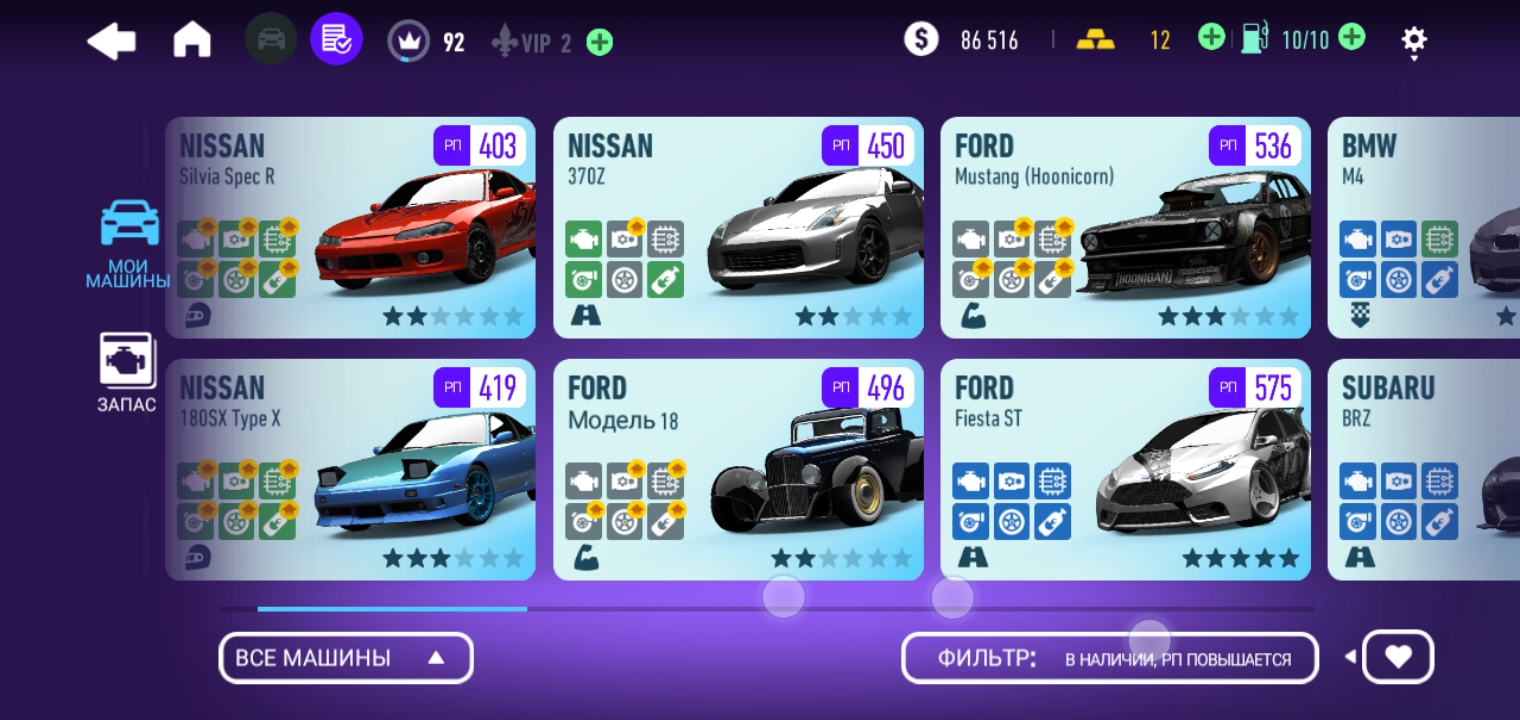Choose the Ford Fiesta ST card
Viewport: 1520px width, 720px height.
click(x=1125, y=470)
